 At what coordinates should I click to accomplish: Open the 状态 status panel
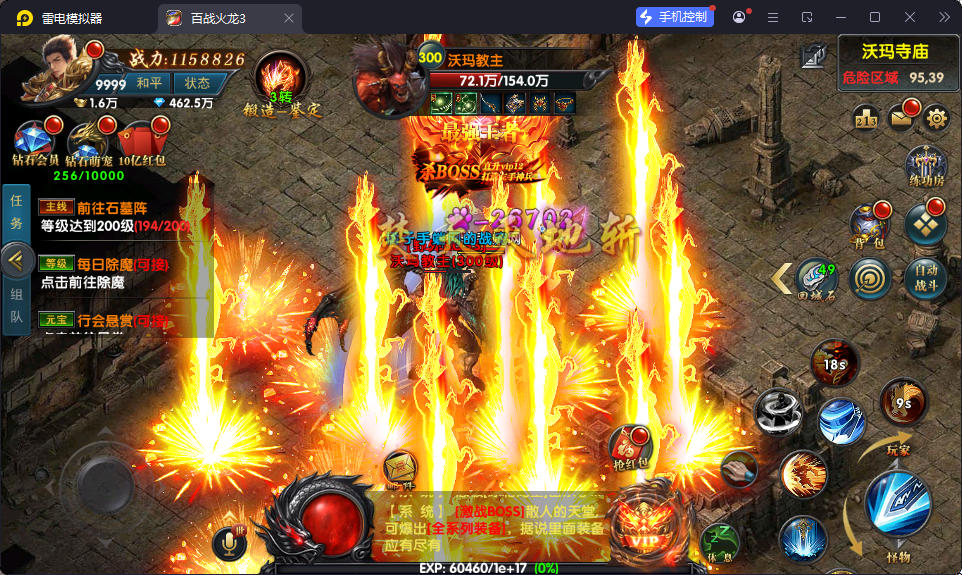pos(197,83)
